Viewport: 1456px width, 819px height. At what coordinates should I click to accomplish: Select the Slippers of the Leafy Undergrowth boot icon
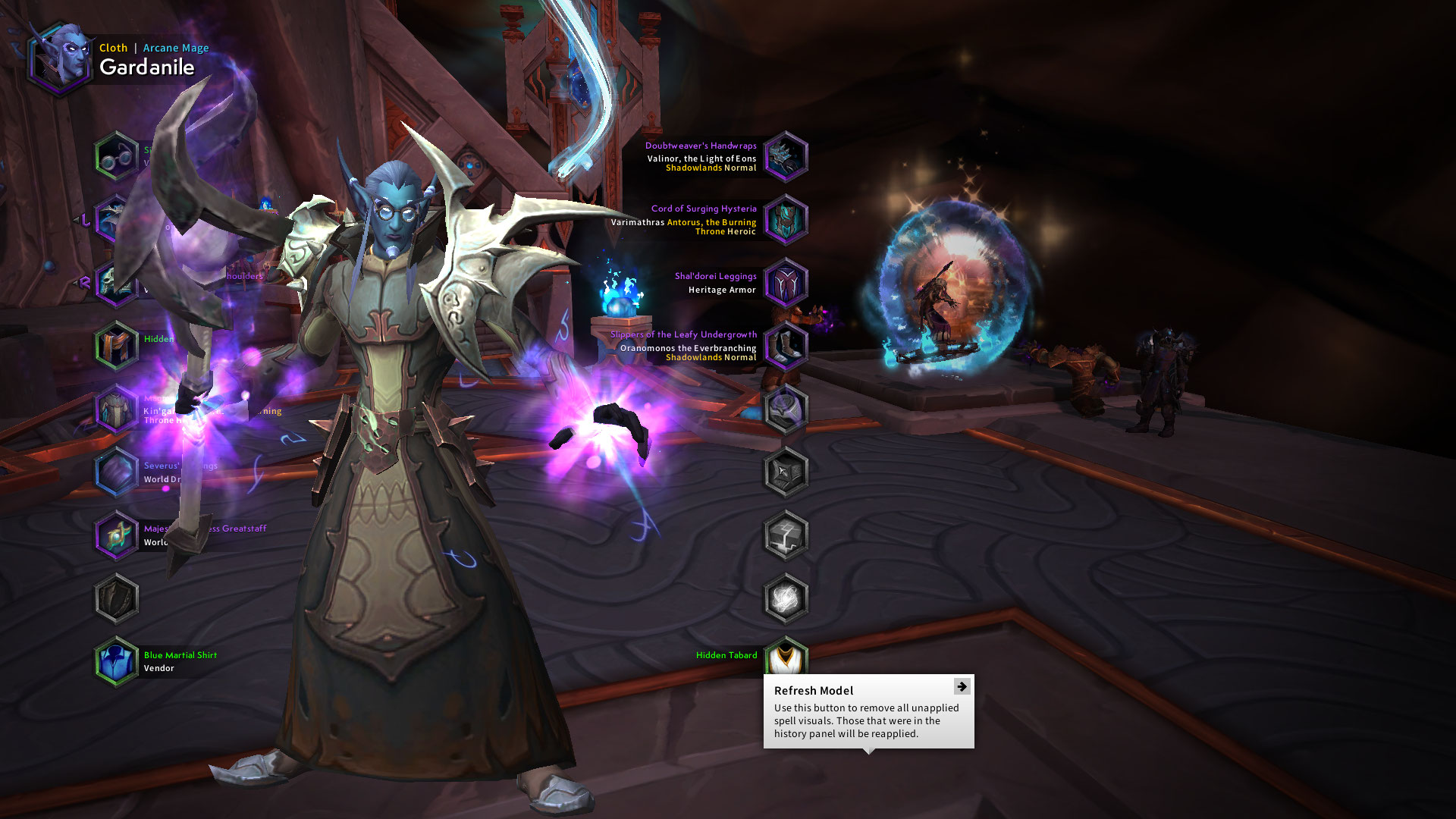point(786,347)
